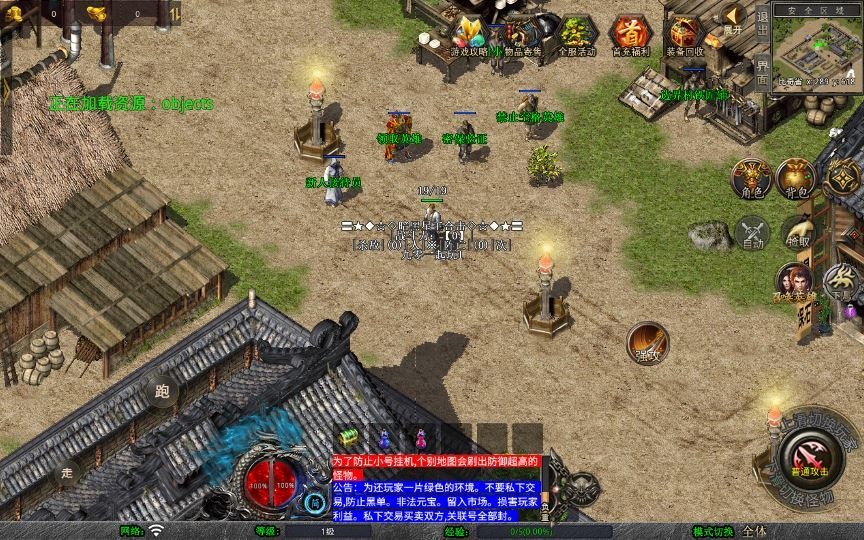Click the 界面 interface button
The height and width of the screenshot is (540, 864).
click(762, 72)
